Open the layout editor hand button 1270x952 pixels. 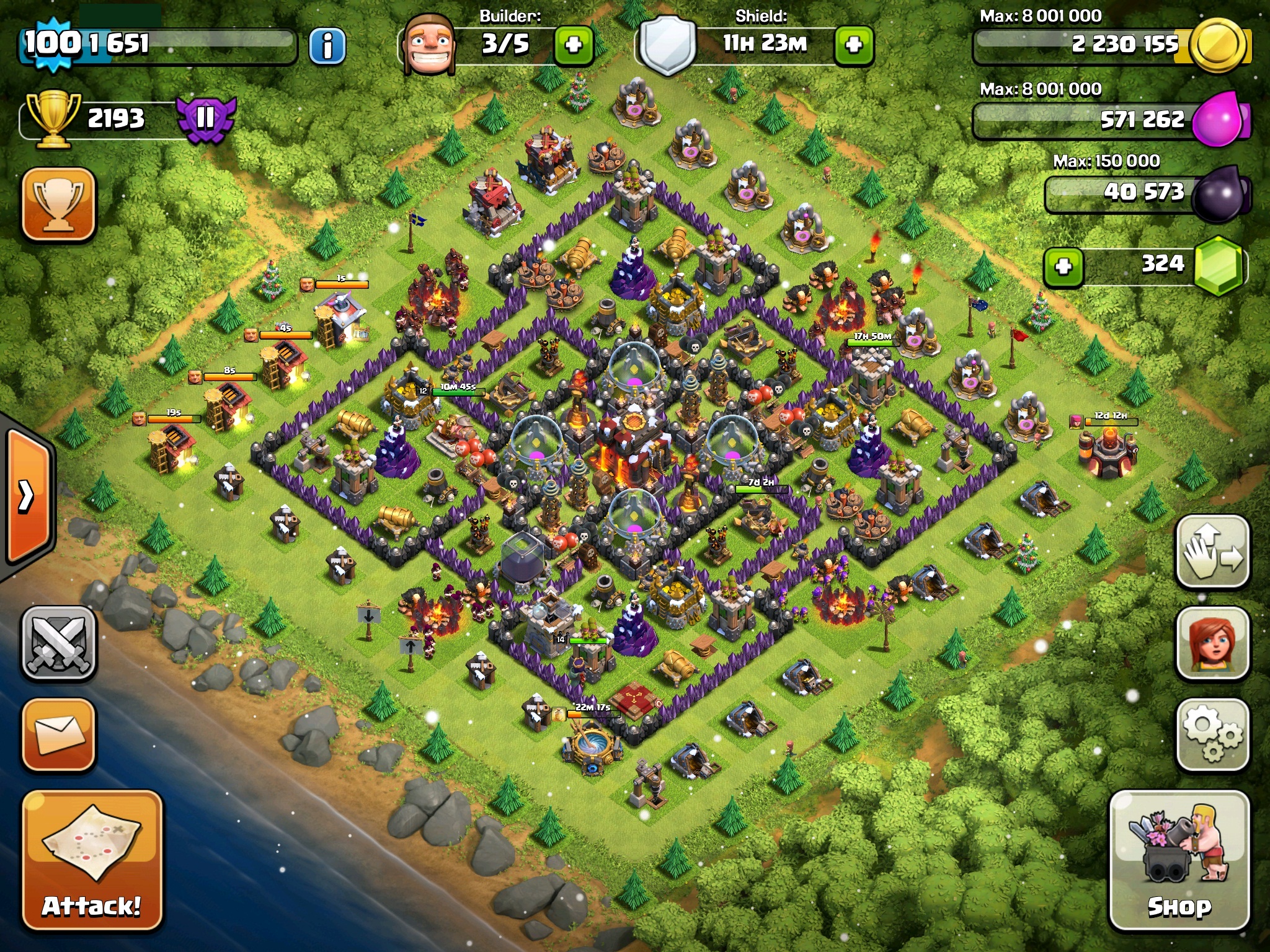[1212, 551]
